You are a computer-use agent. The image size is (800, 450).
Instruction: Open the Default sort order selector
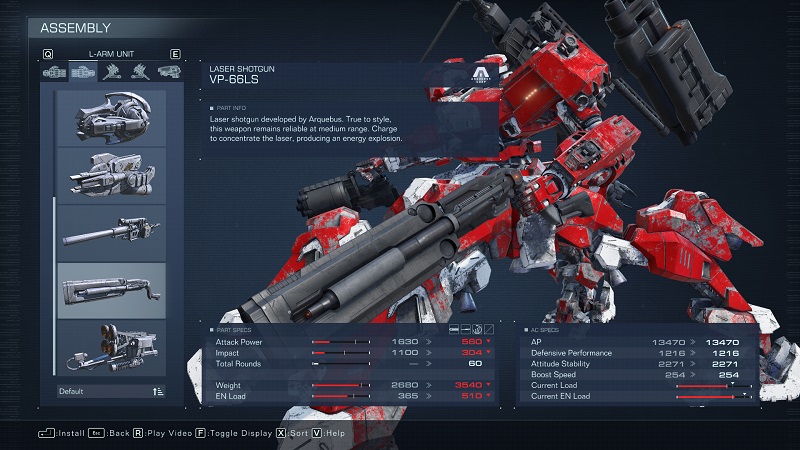[x=111, y=391]
